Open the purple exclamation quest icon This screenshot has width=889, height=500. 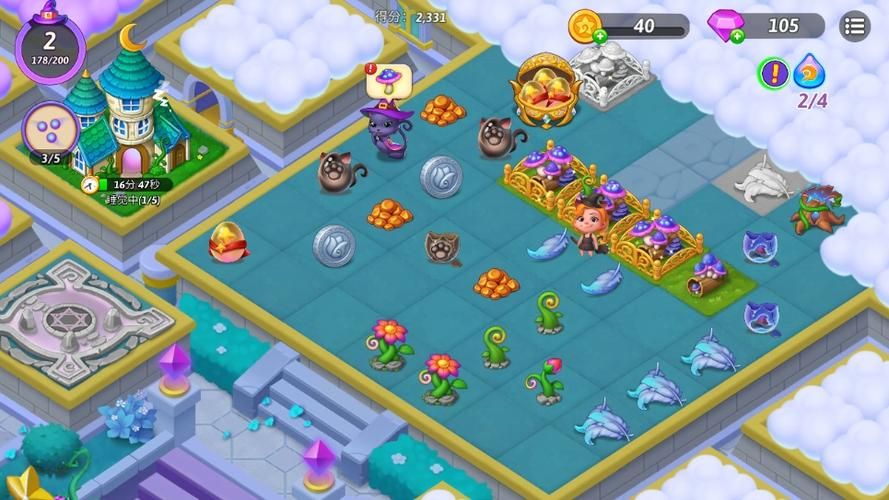772,72
